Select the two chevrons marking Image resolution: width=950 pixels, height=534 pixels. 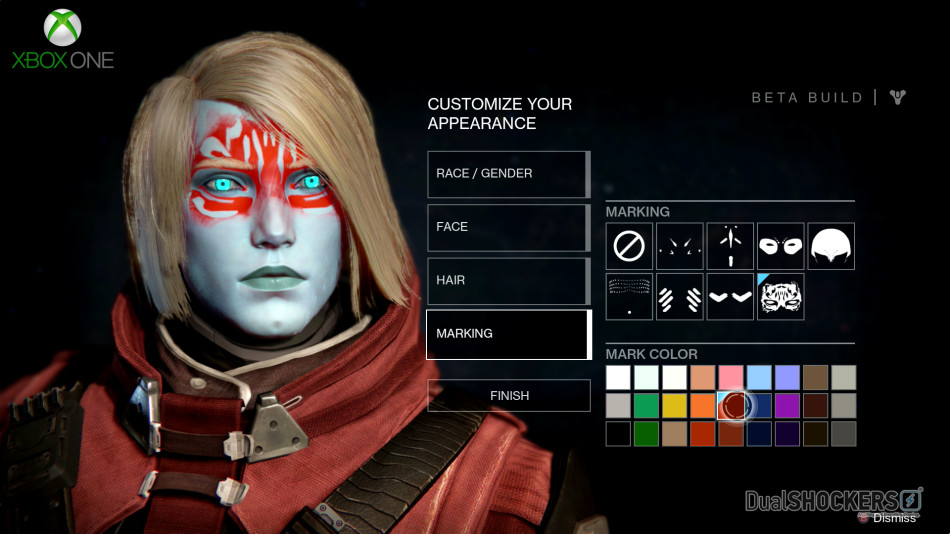coord(730,297)
